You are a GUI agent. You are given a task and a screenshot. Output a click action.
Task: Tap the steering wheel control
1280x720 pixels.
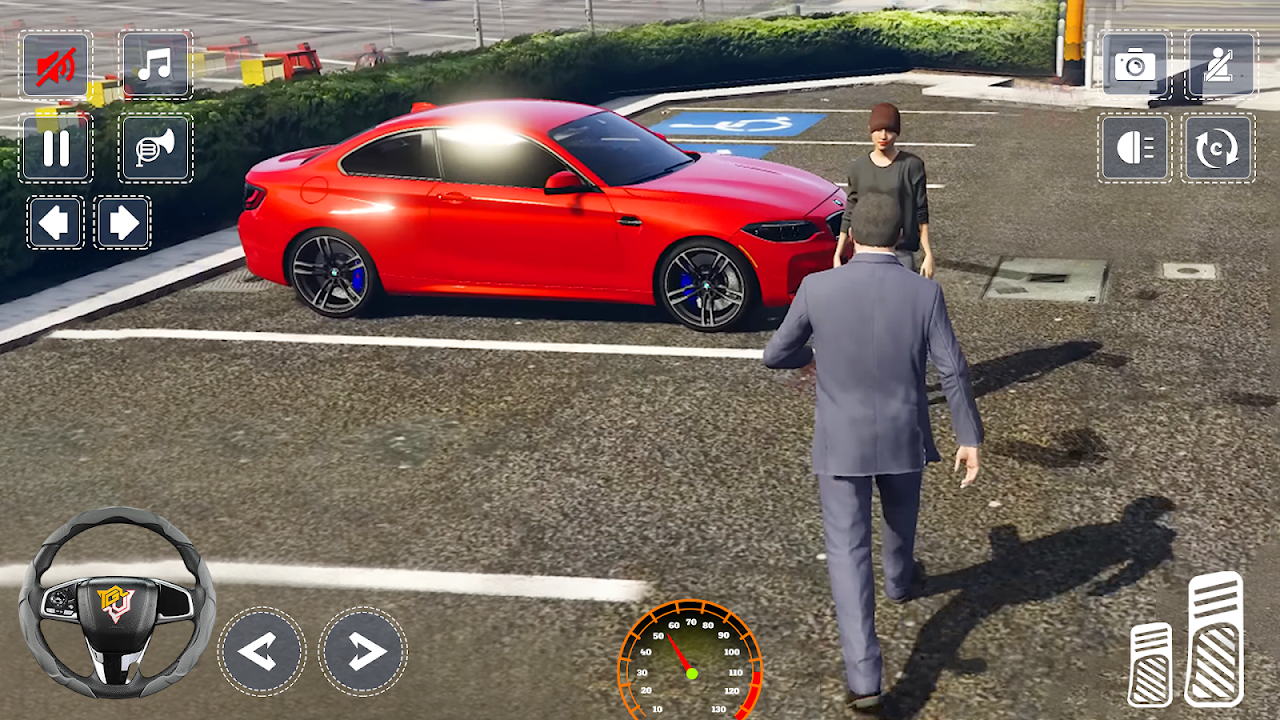pyautogui.click(x=116, y=601)
